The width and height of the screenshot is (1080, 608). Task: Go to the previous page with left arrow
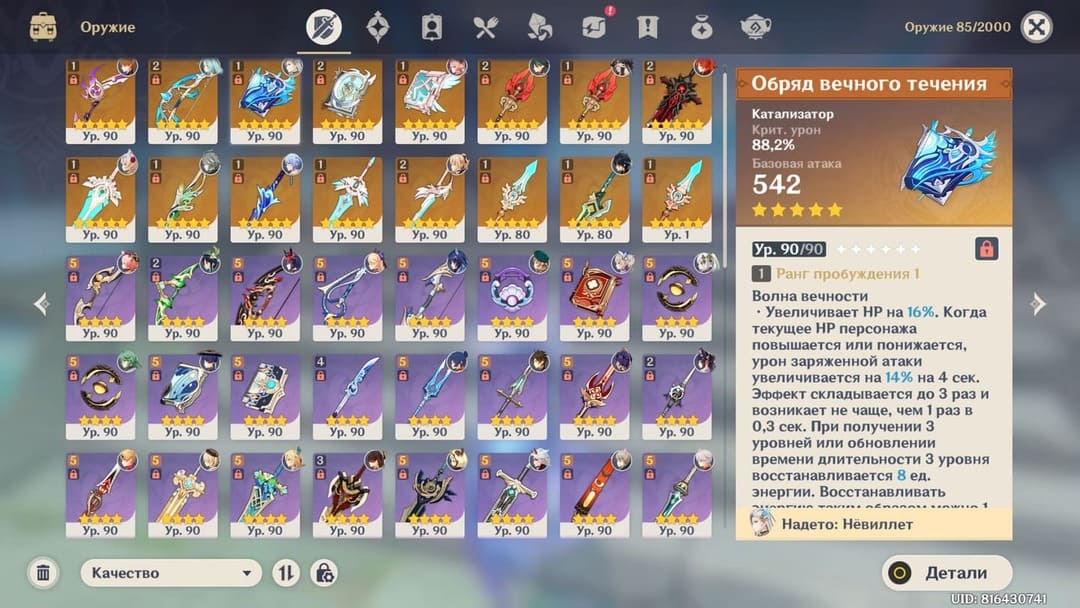click(41, 304)
